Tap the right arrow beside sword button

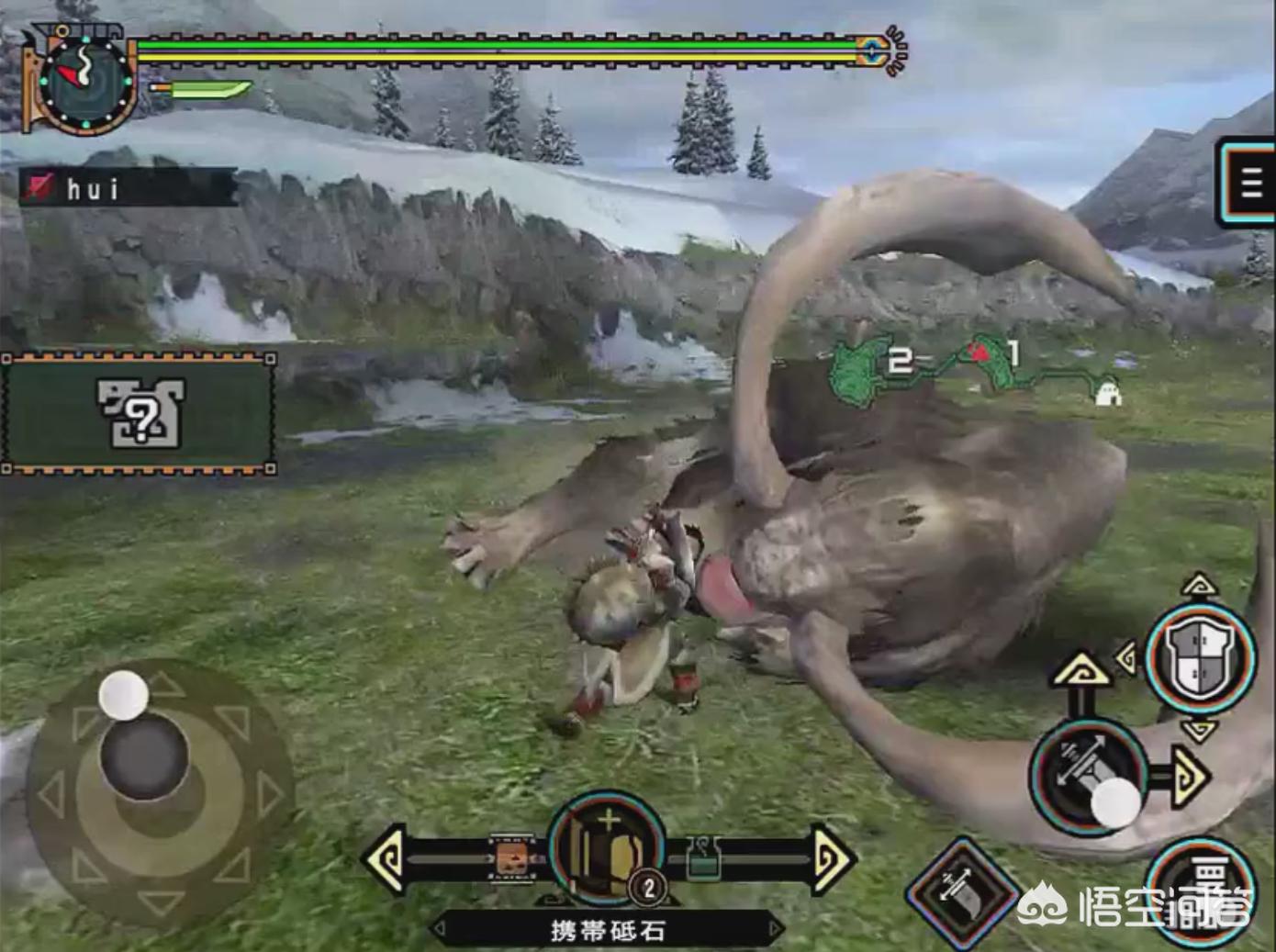pyautogui.click(x=1189, y=778)
